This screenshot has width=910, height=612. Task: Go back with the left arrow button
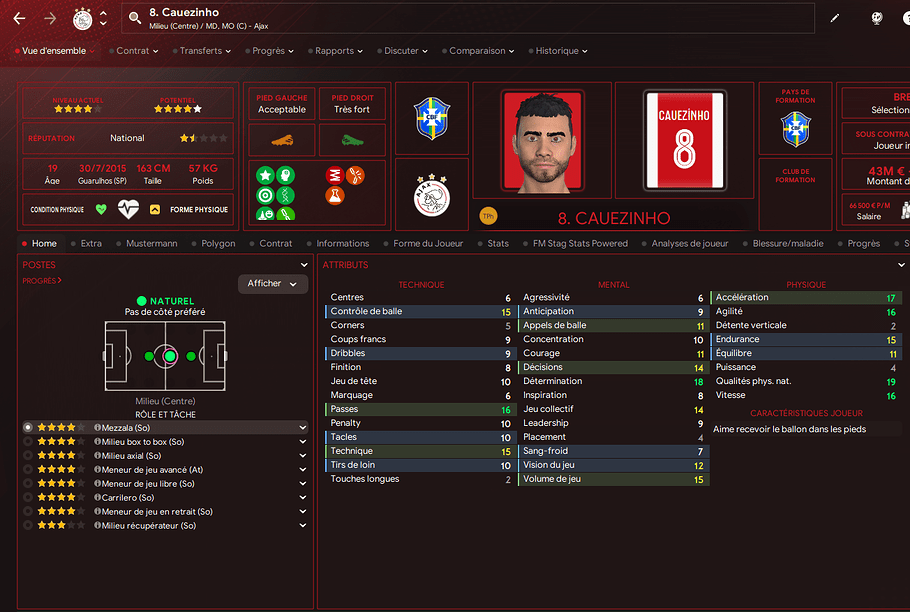point(19,18)
